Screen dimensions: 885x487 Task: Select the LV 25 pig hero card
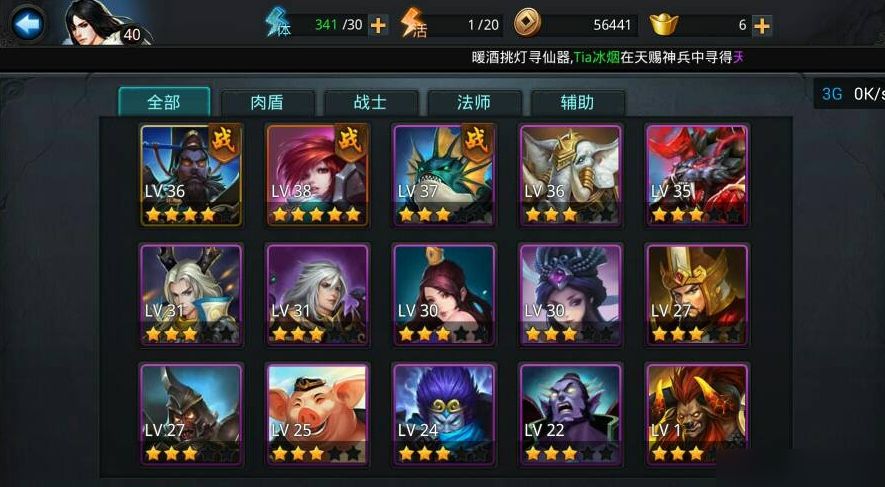tap(317, 414)
